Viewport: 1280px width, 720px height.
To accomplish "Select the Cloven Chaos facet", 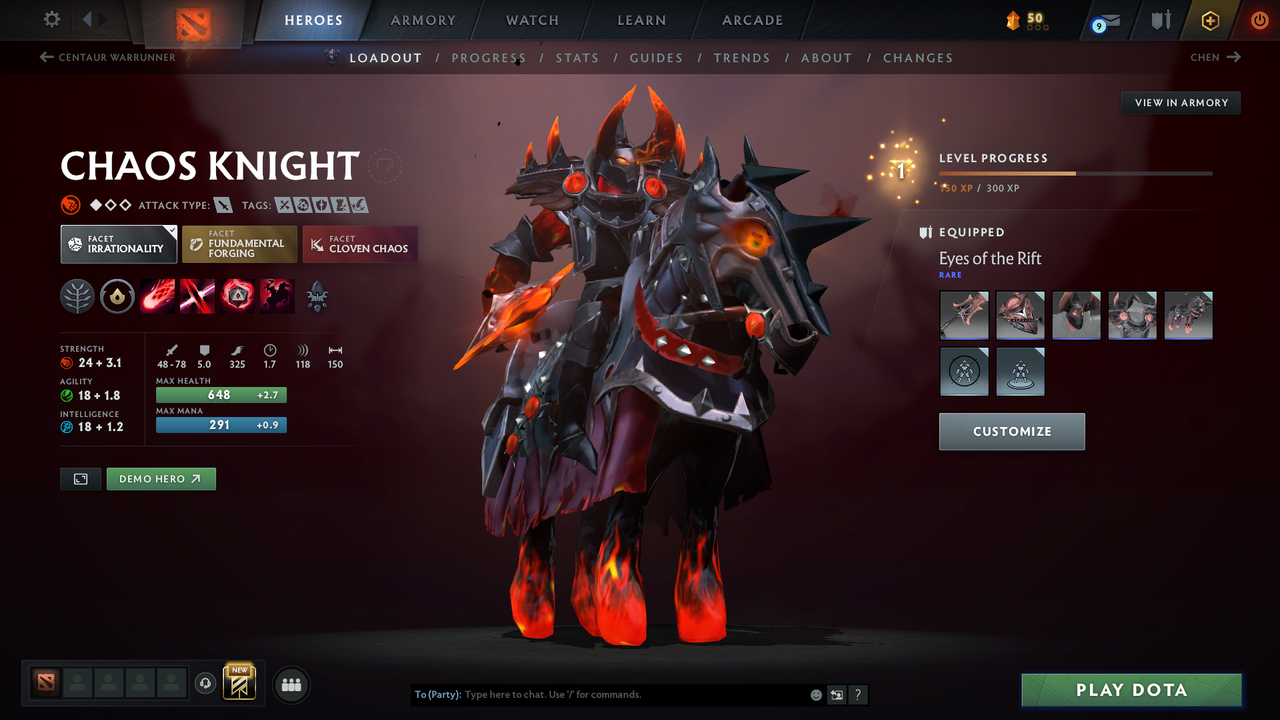I will tap(359, 244).
